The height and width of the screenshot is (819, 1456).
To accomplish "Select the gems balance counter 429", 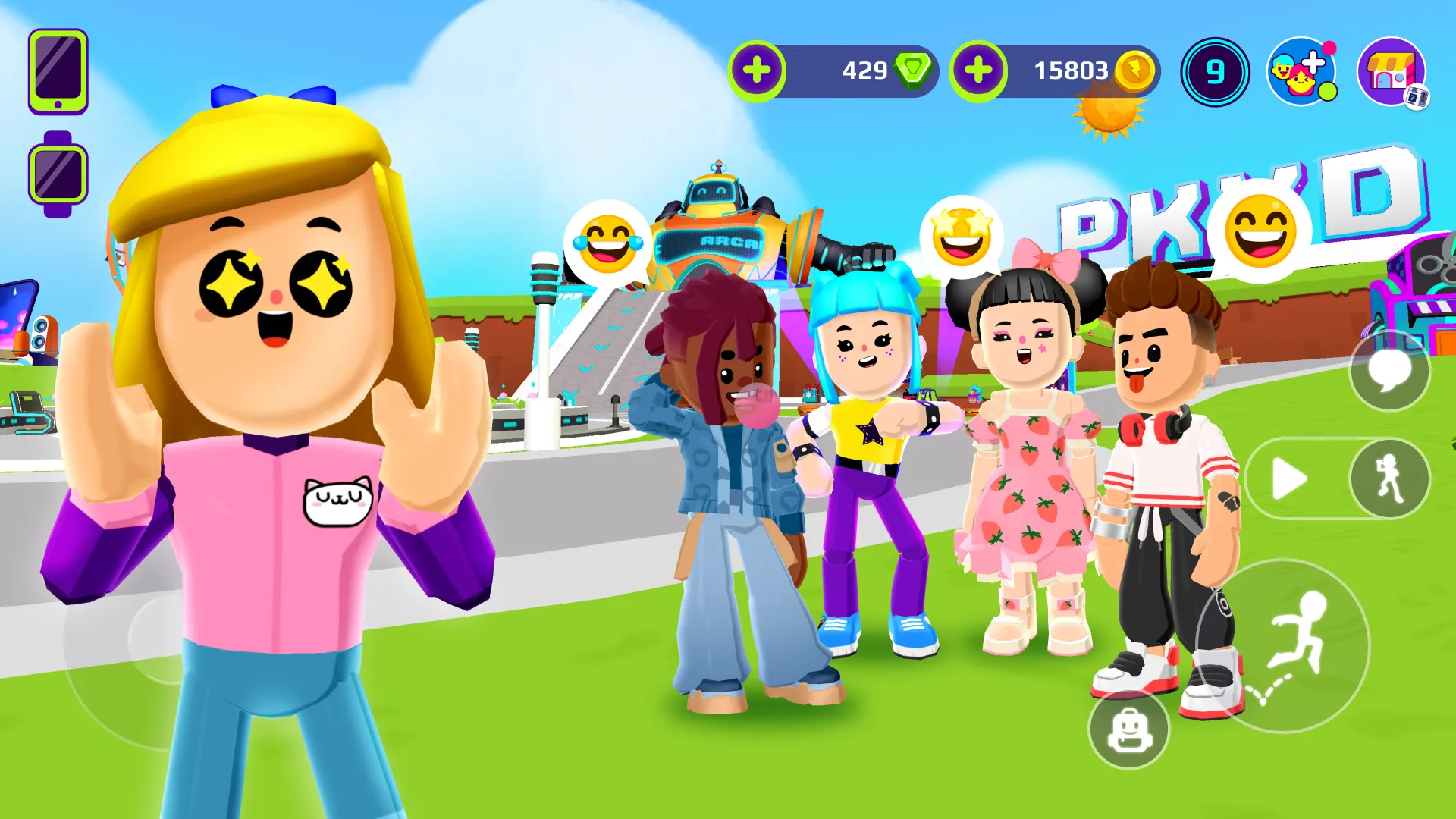I will click(x=864, y=71).
